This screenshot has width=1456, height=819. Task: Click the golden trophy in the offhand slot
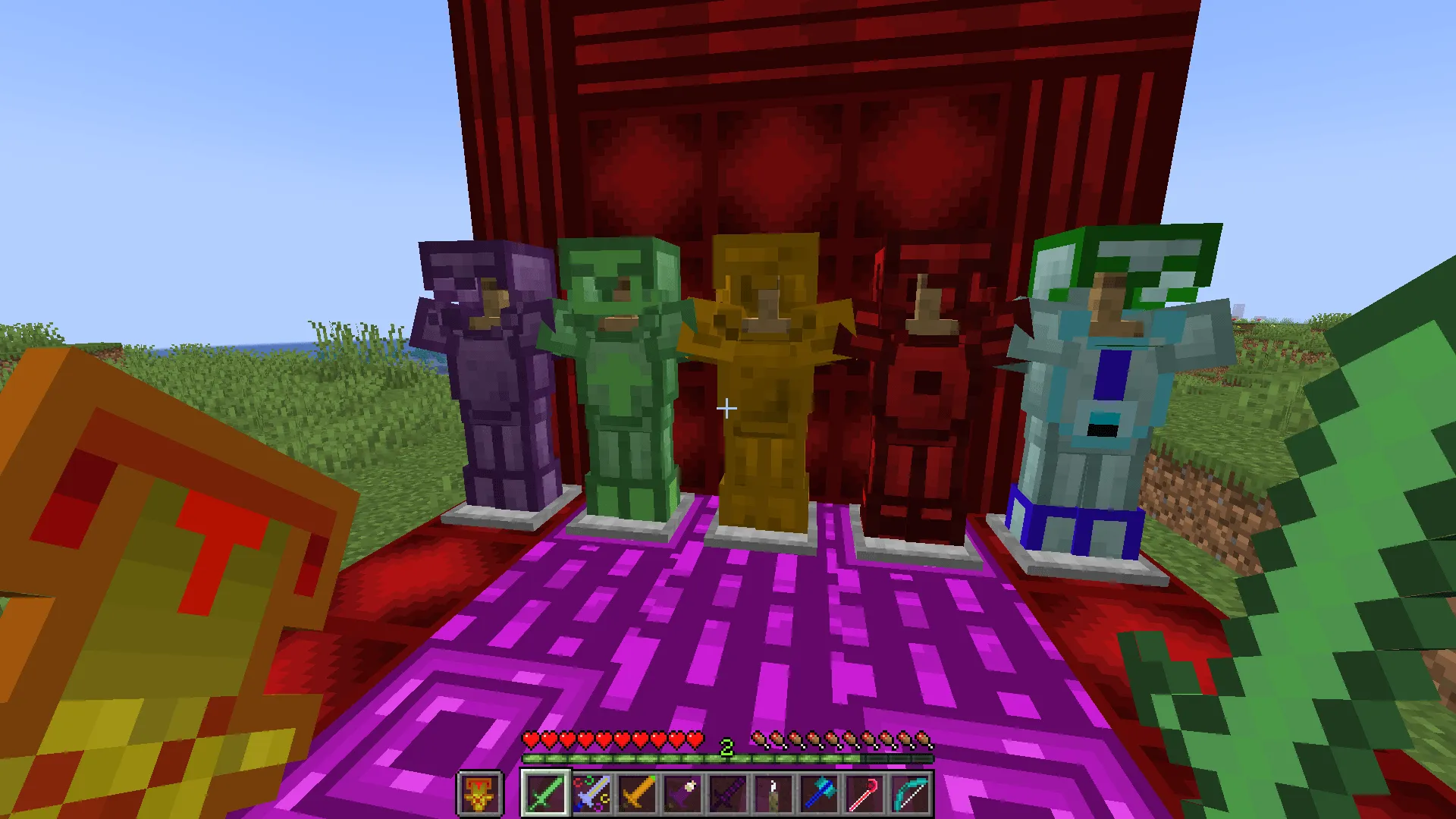pos(479,793)
